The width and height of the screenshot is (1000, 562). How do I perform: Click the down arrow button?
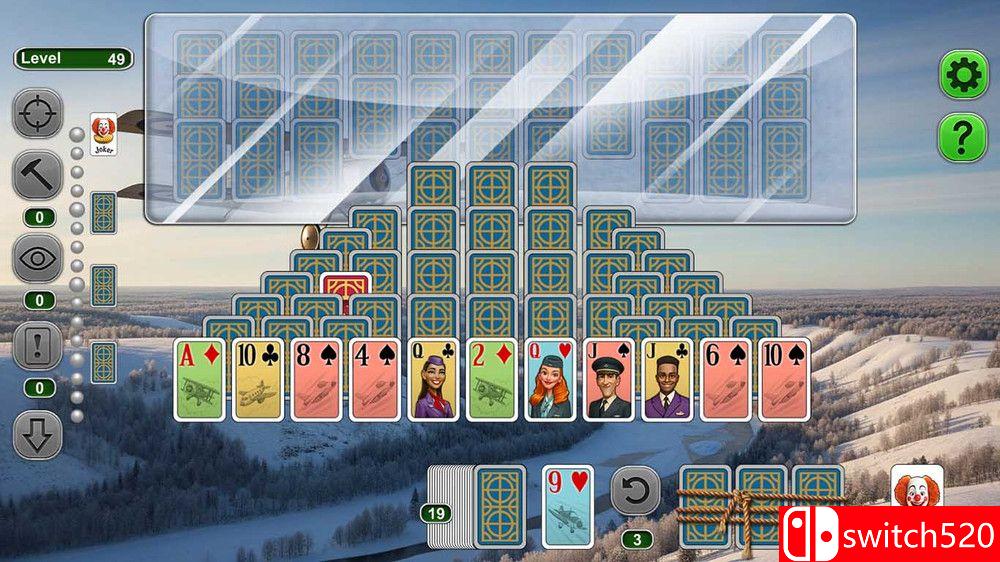tap(37, 435)
